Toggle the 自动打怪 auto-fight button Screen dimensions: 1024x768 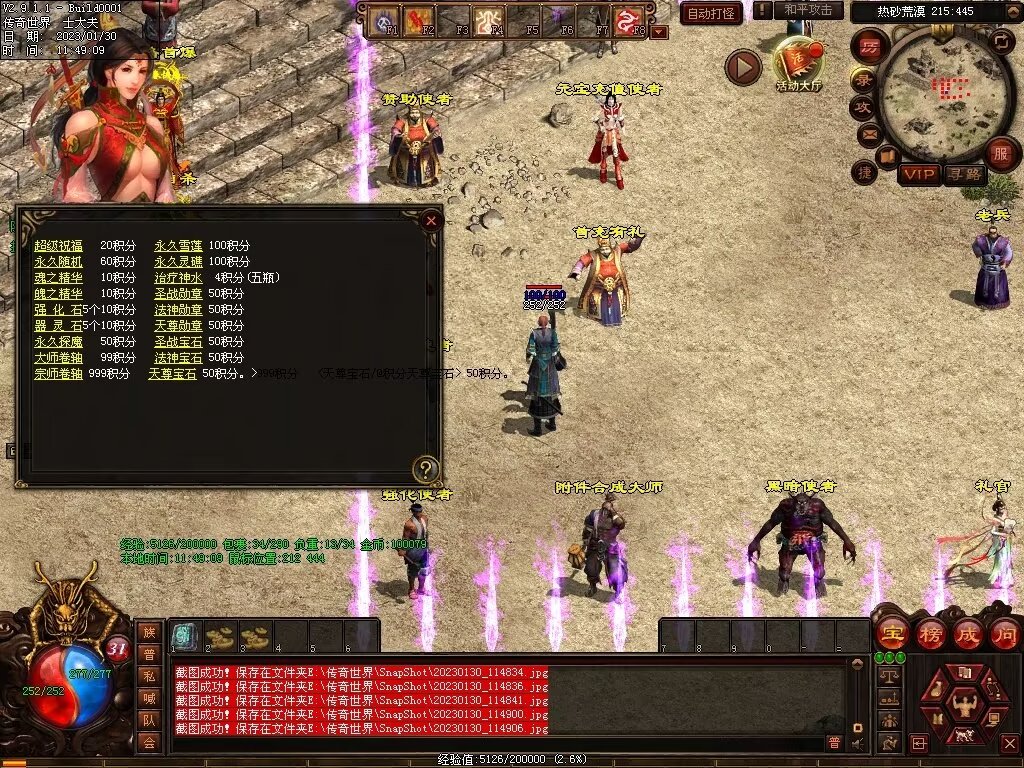coord(711,14)
